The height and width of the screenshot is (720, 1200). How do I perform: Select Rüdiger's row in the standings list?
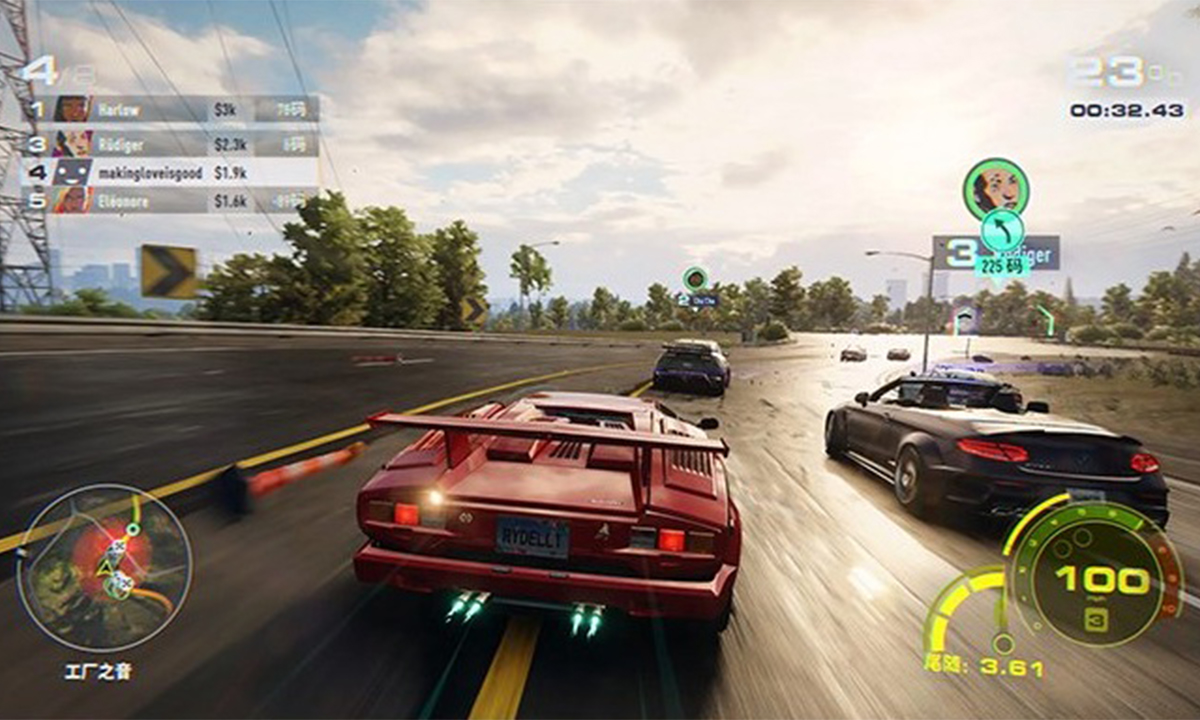pos(170,144)
